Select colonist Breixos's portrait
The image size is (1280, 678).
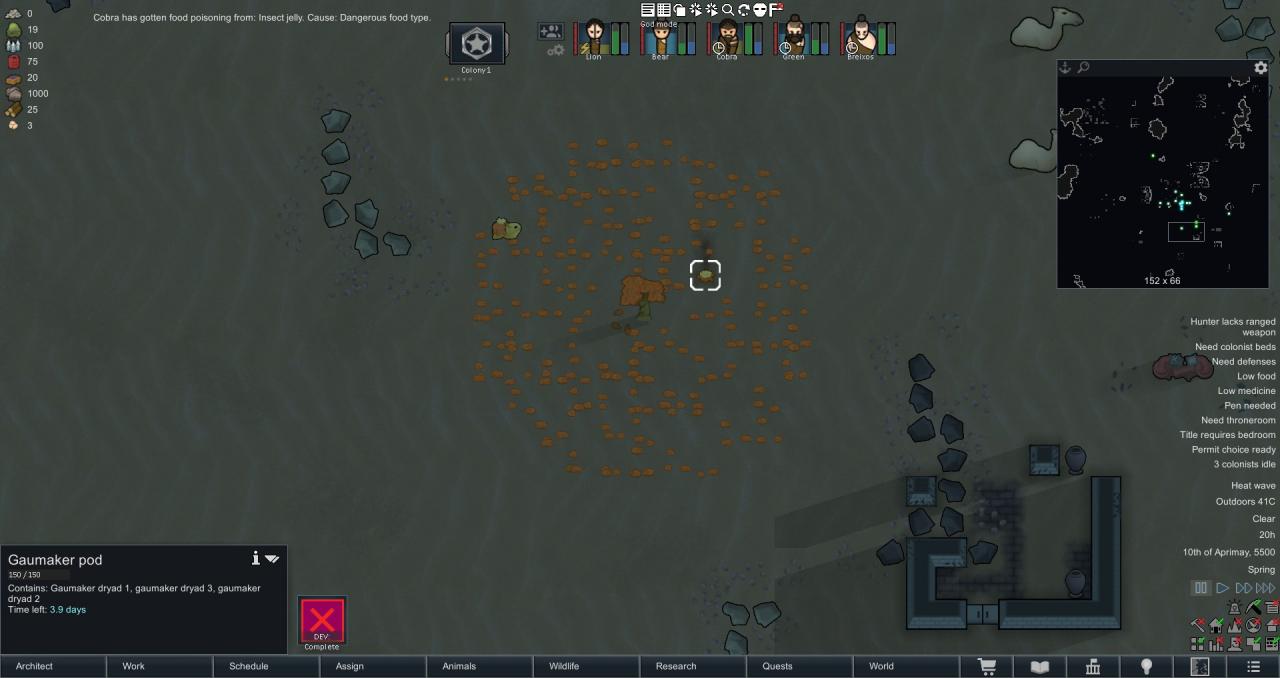(860, 38)
